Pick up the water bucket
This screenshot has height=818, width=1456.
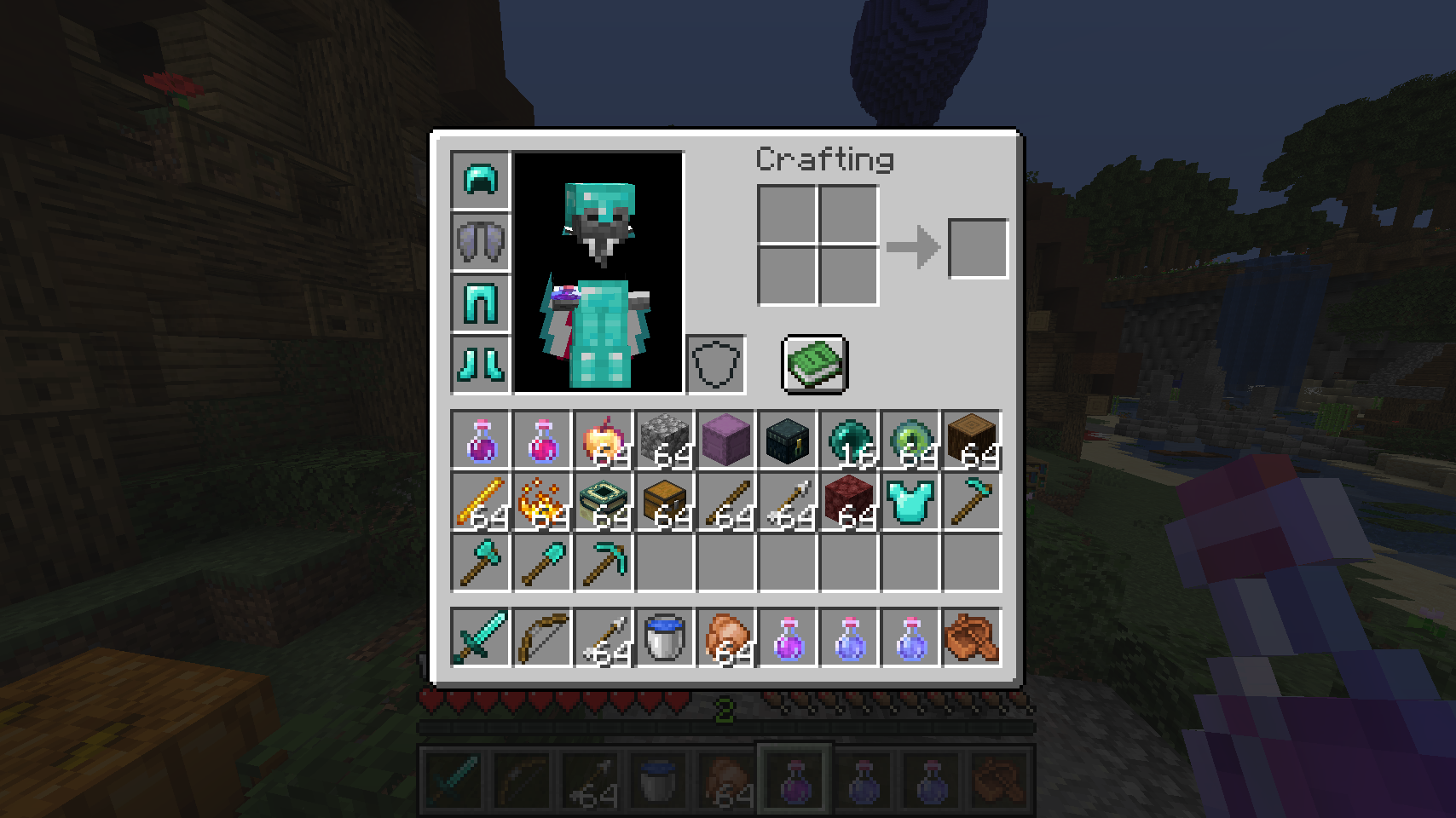tap(664, 635)
